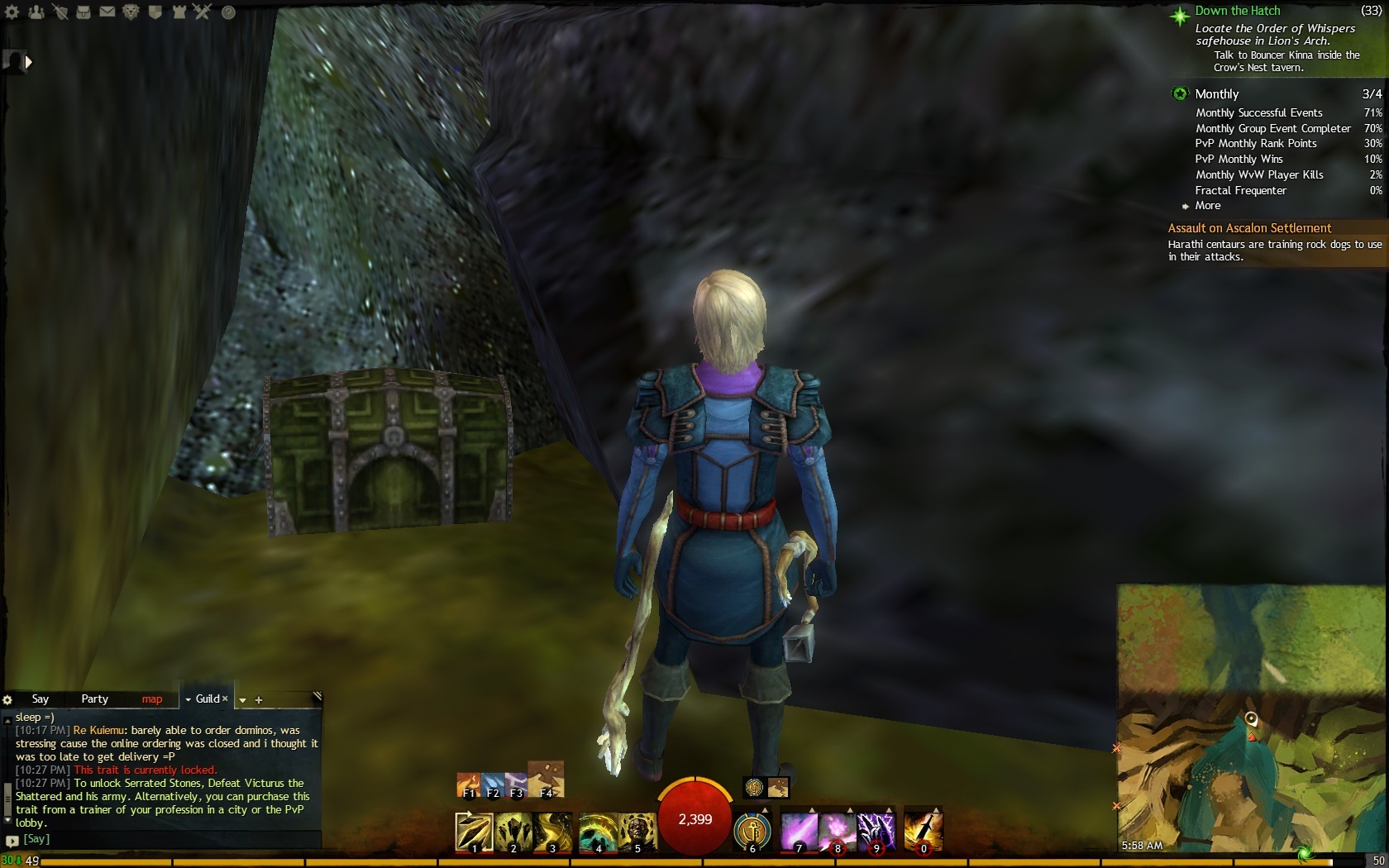Viewport: 1389px width, 868px height.
Task: Open the mail envelope icon
Action: (107, 12)
